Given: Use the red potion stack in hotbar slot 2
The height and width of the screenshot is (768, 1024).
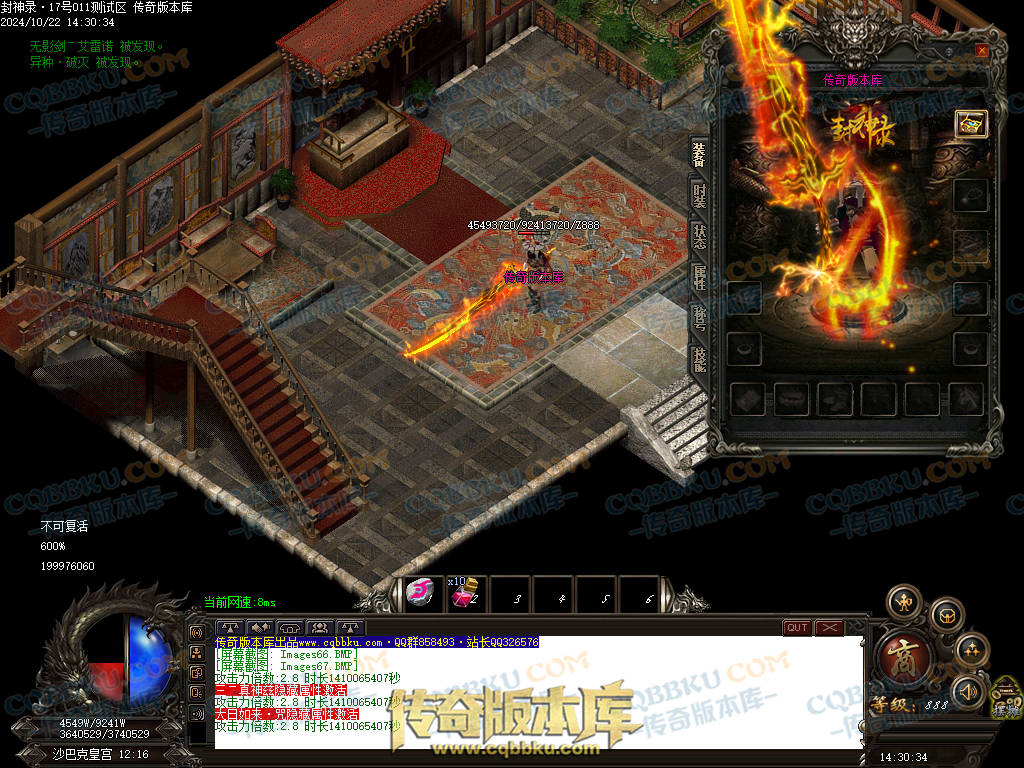Looking at the screenshot, I should pos(463,594).
